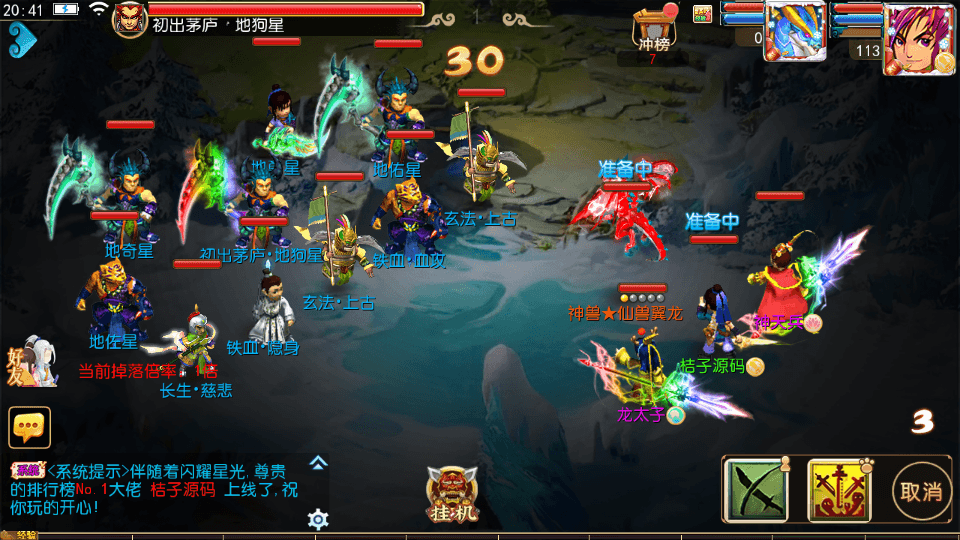This screenshot has height=540, width=960.
Task: Select the yellow swords pet skill
Action: (839, 490)
